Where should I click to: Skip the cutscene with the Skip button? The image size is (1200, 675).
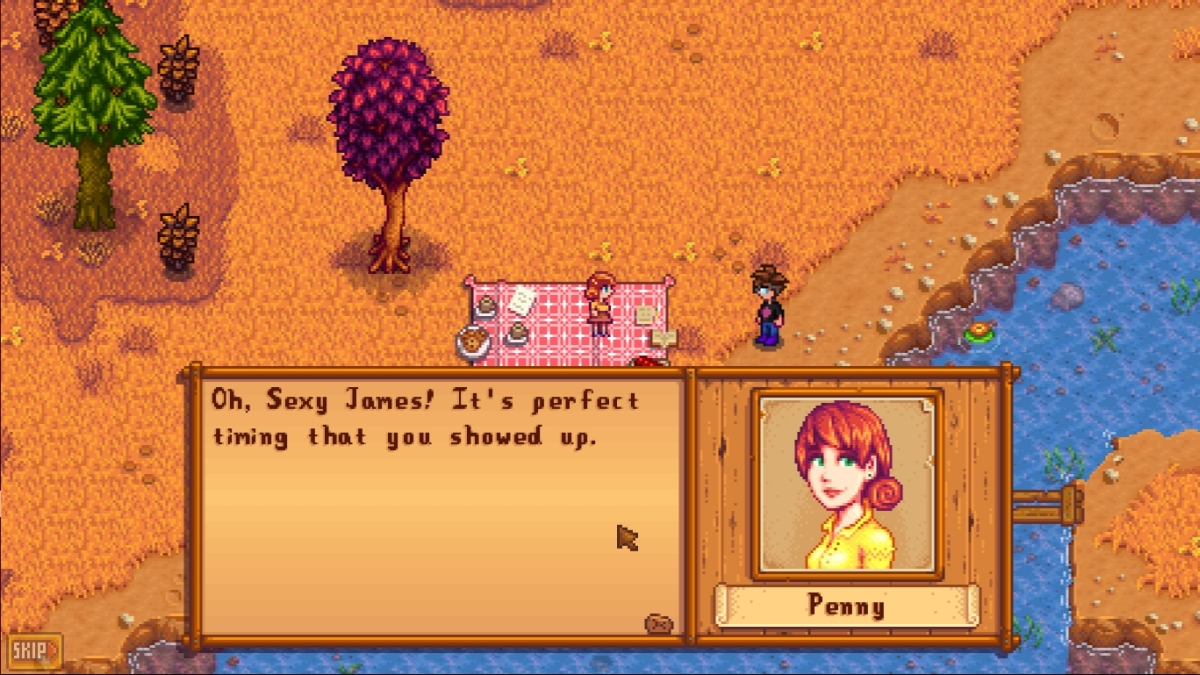pyautogui.click(x=35, y=651)
